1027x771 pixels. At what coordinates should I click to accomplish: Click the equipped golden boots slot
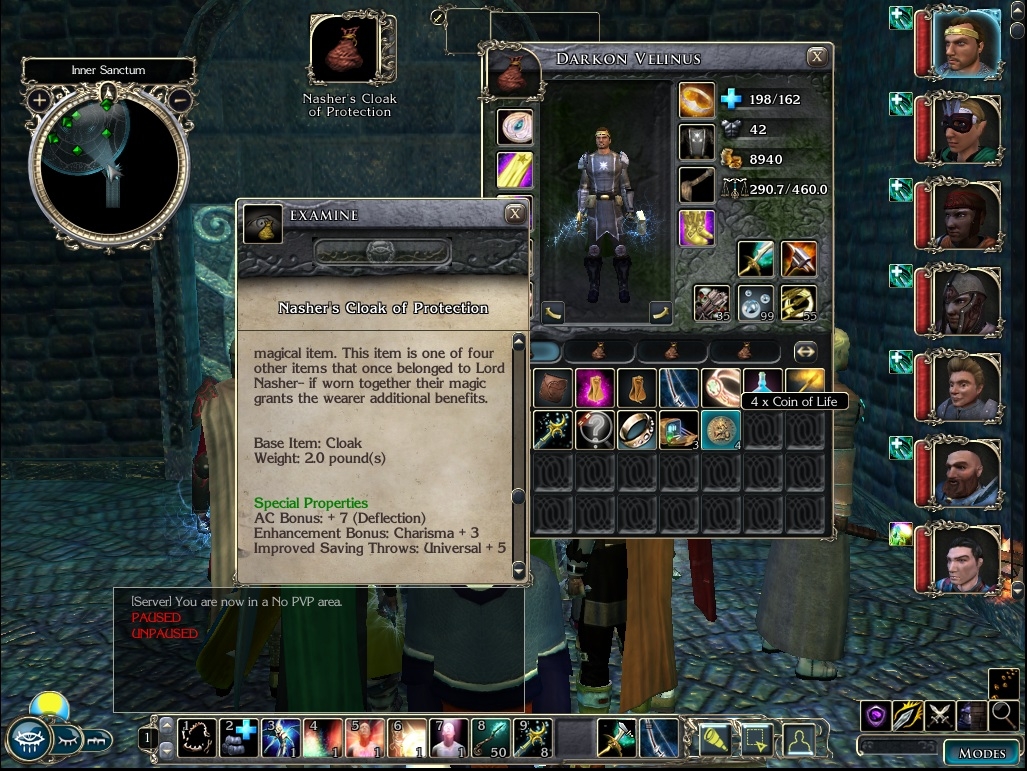[x=697, y=227]
